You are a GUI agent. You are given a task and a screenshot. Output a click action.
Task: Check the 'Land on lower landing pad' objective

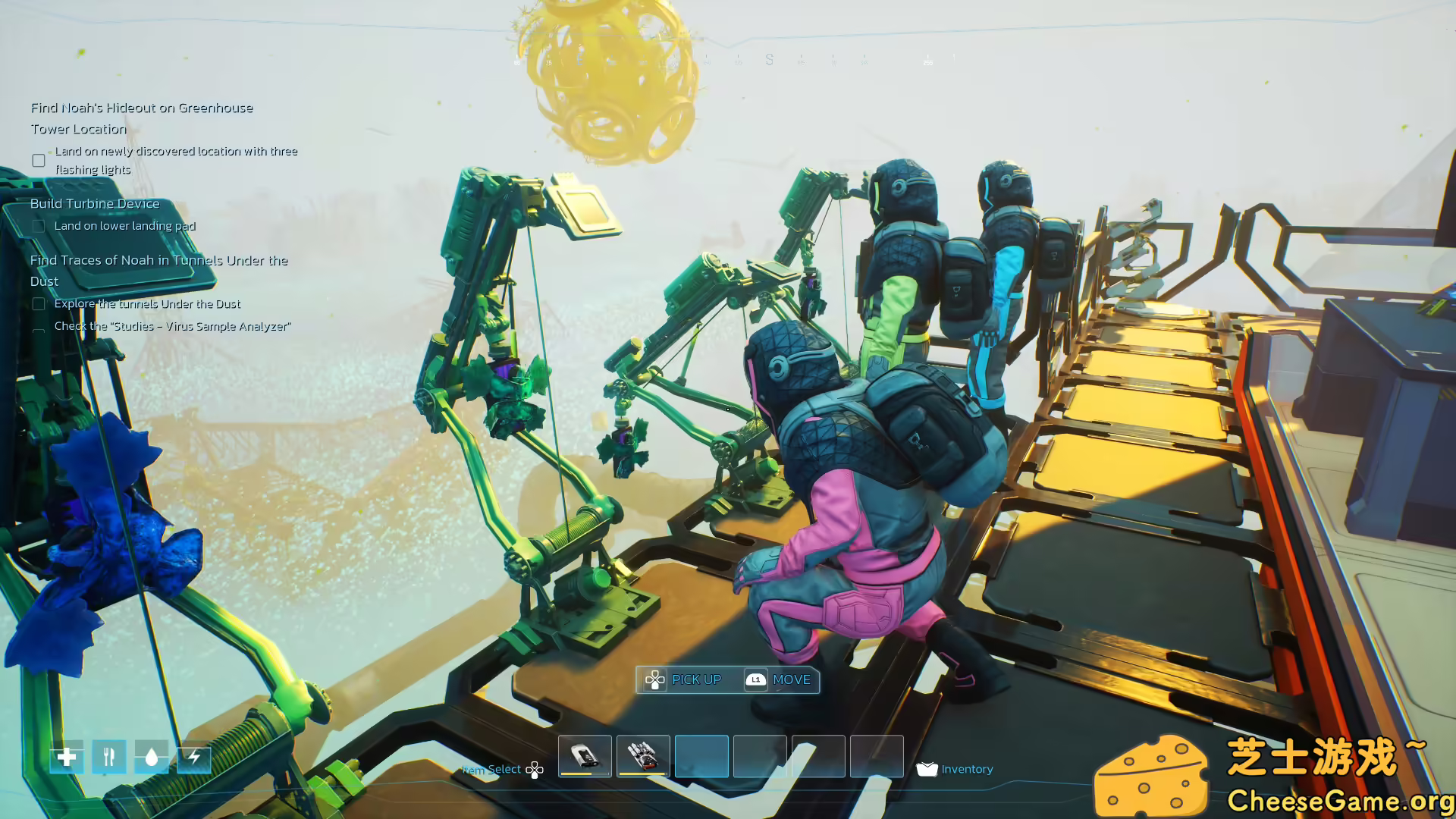[38, 226]
